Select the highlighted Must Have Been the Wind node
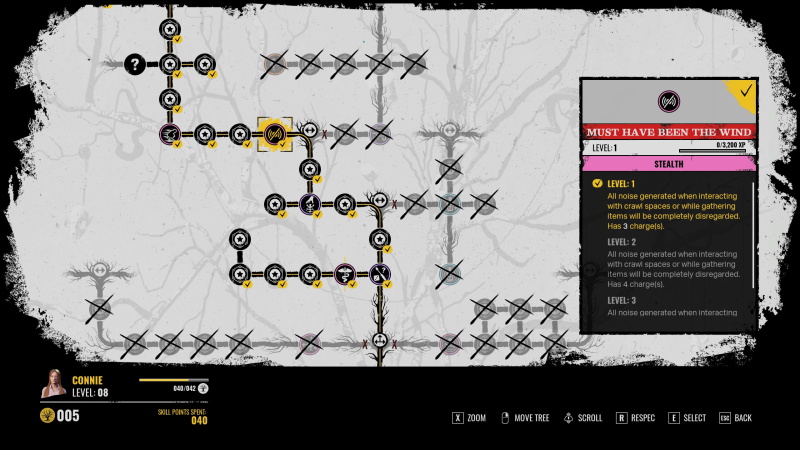The width and height of the screenshot is (800, 450). point(274,133)
